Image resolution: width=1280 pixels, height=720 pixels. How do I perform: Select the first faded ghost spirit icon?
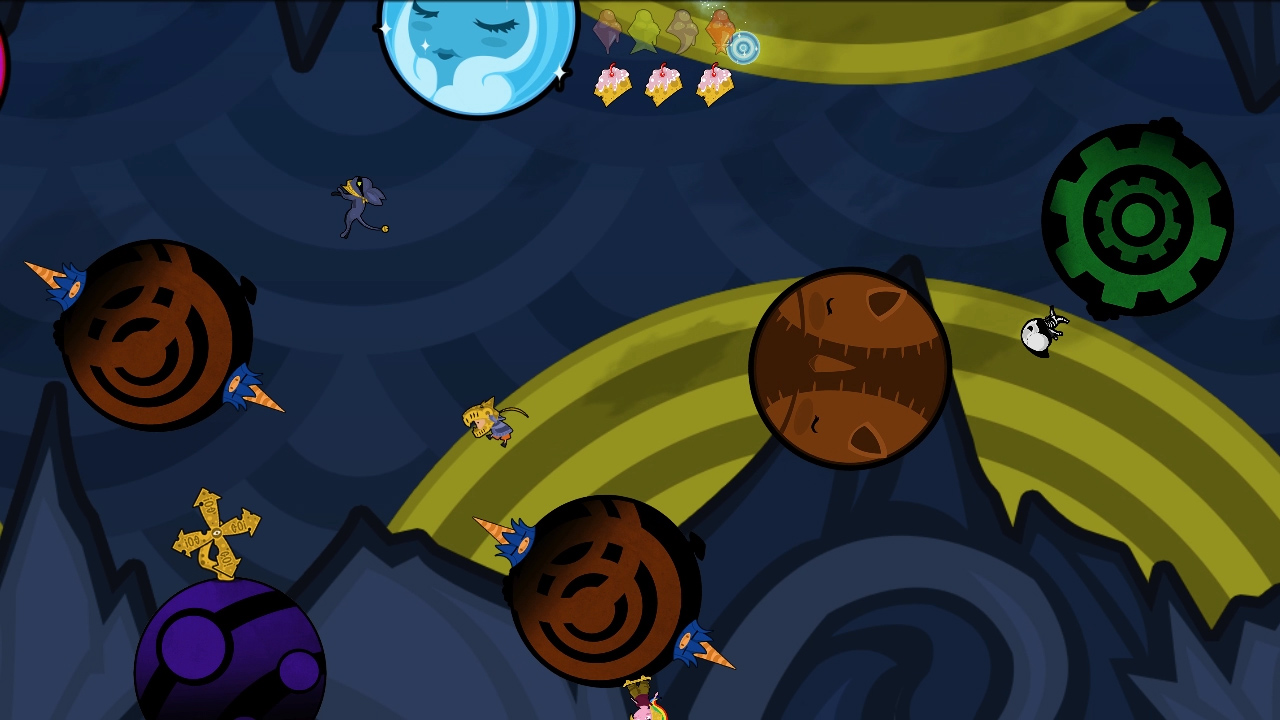tap(608, 30)
